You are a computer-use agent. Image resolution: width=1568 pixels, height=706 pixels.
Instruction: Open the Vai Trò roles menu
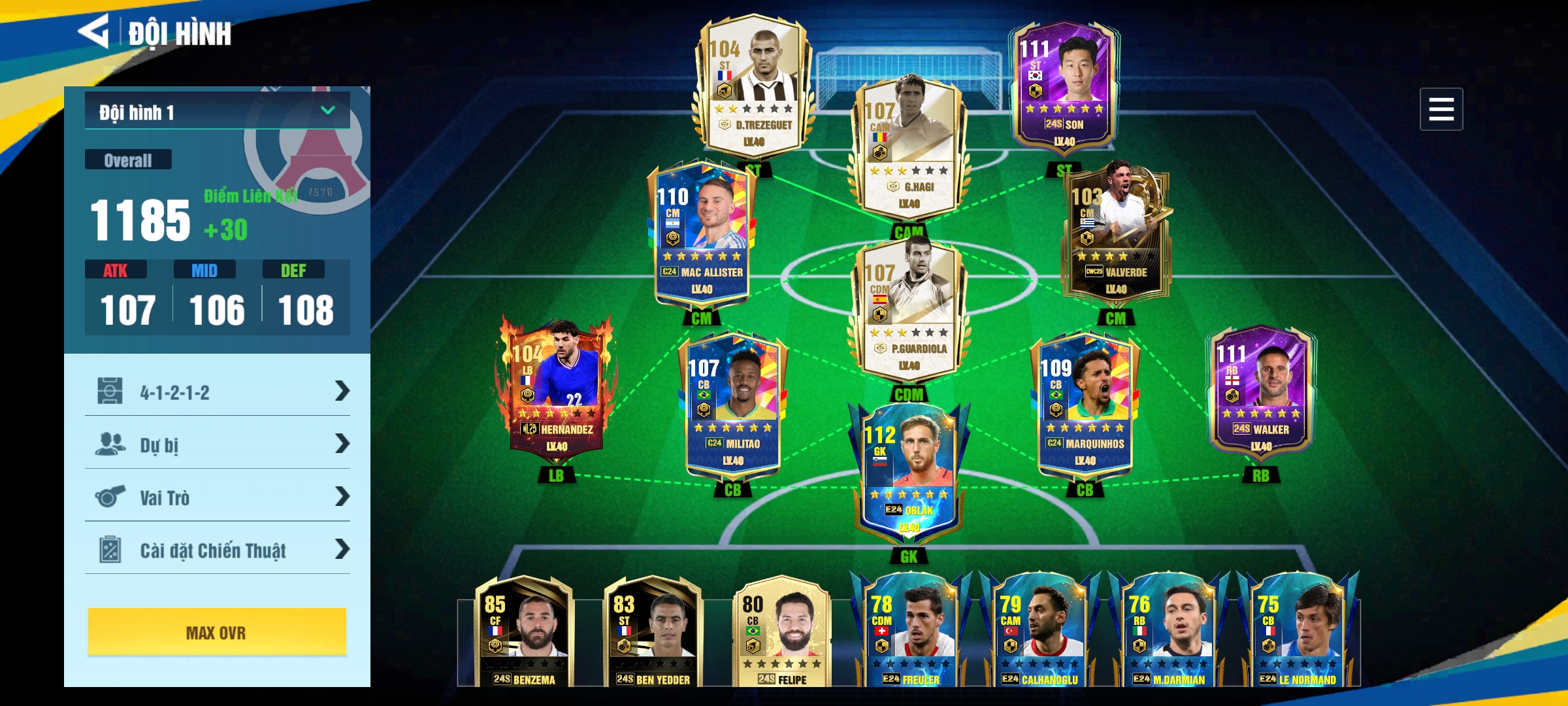coord(217,497)
